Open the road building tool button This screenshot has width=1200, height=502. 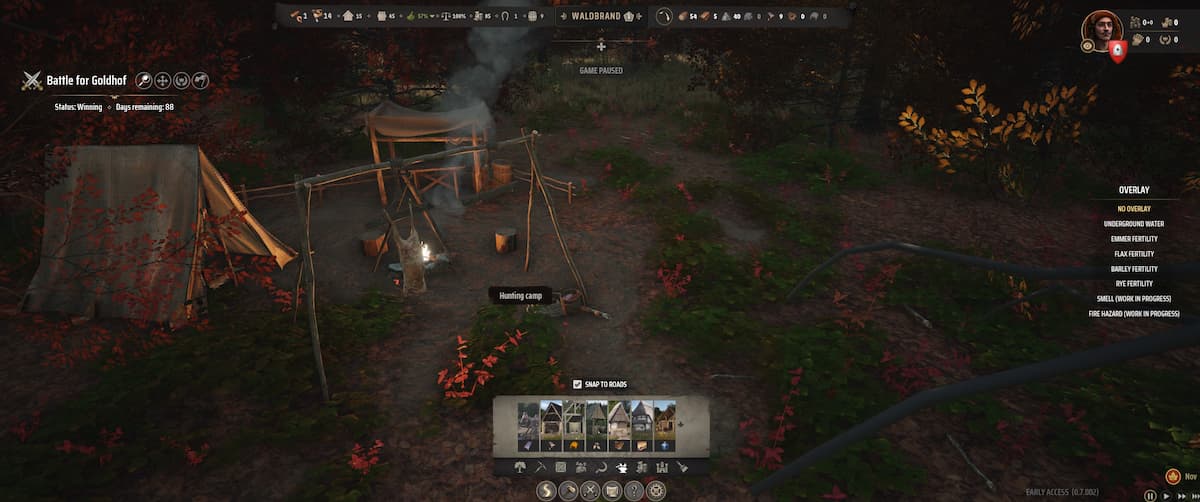(x=546, y=490)
